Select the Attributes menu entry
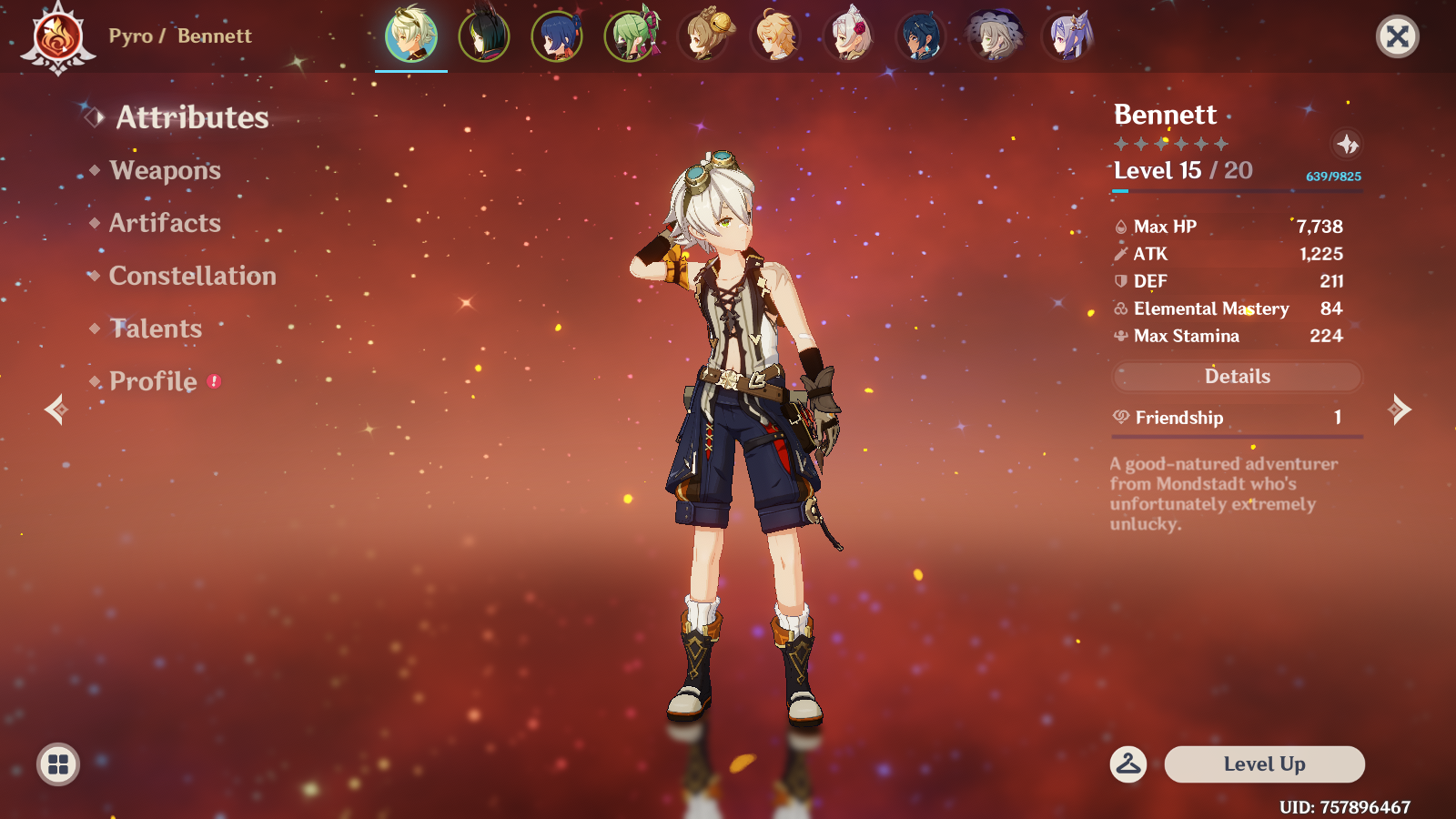The image size is (1456, 819). tap(192, 118)
